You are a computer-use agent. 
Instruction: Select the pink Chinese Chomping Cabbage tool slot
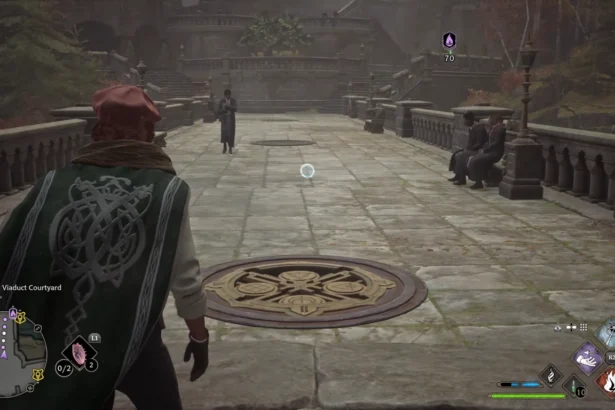78,353
